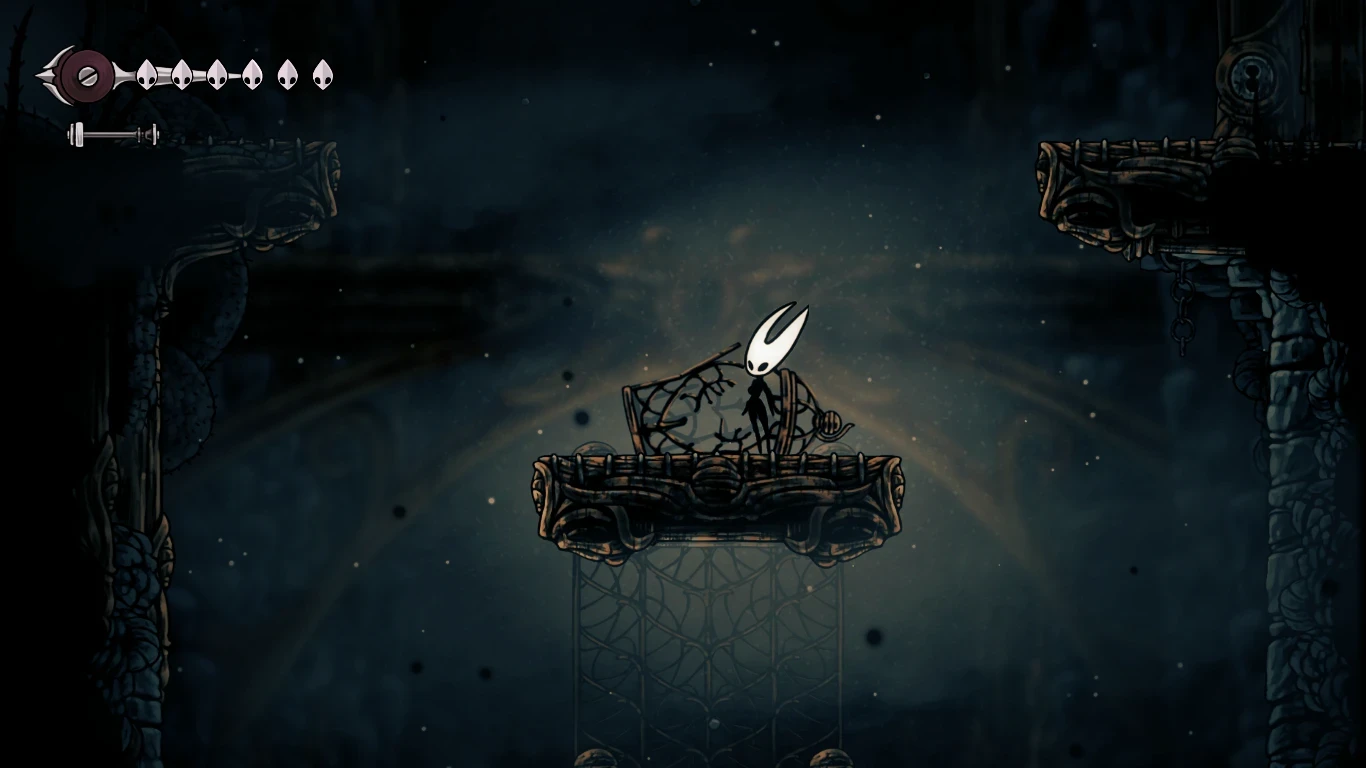Select the fourth mask on the HUD
The width and height of the screenshot is (1366, 768).
coord(252,75)
